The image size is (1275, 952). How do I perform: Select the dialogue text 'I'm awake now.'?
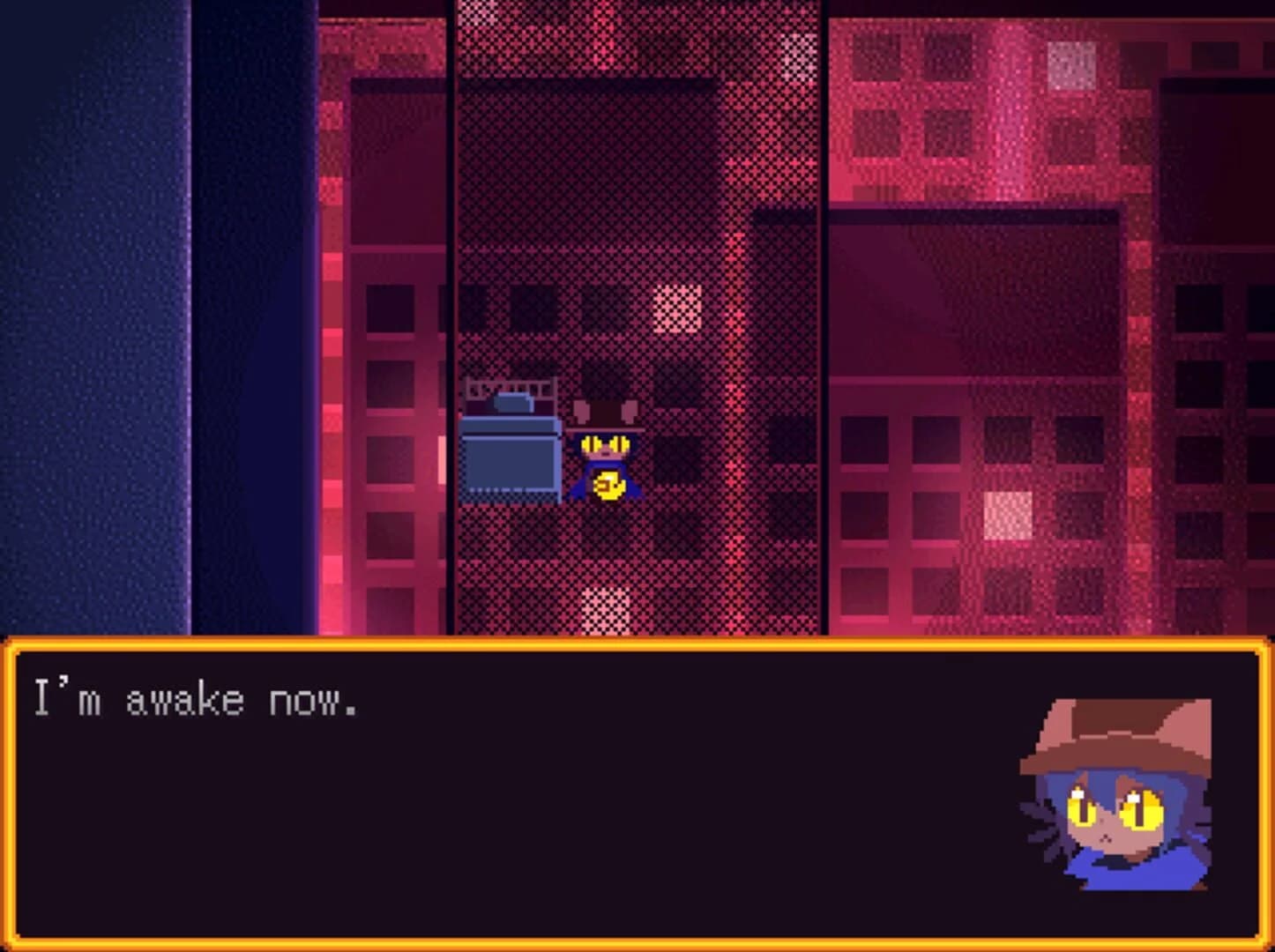(x=196, y=696)
